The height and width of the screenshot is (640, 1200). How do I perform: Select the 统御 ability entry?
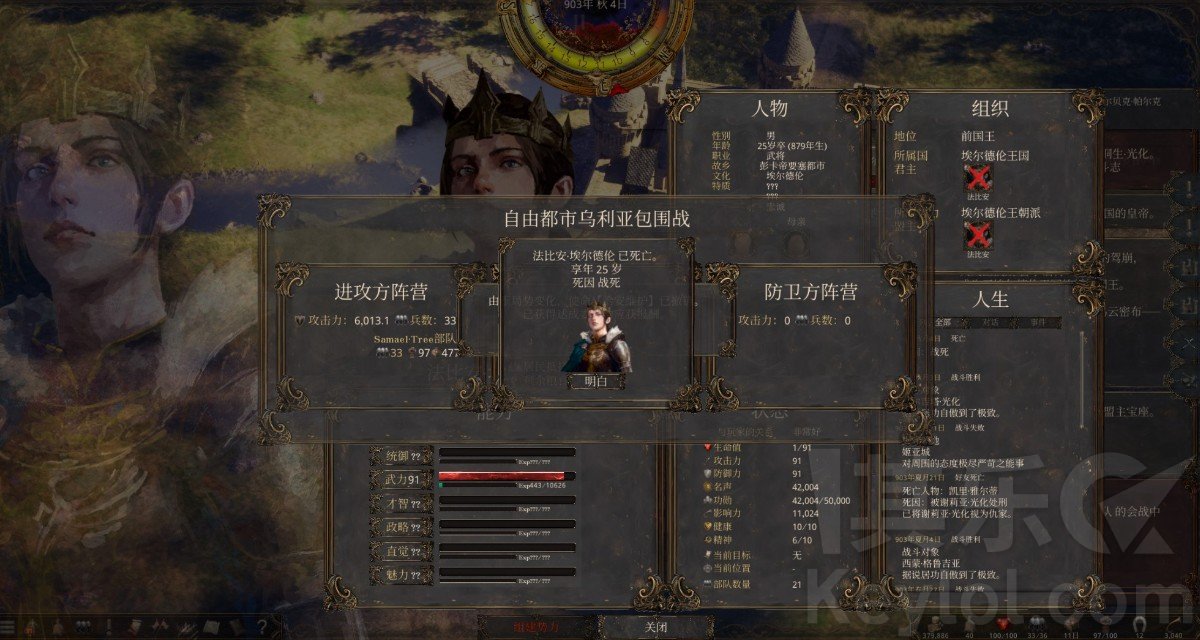pos(402,456)
